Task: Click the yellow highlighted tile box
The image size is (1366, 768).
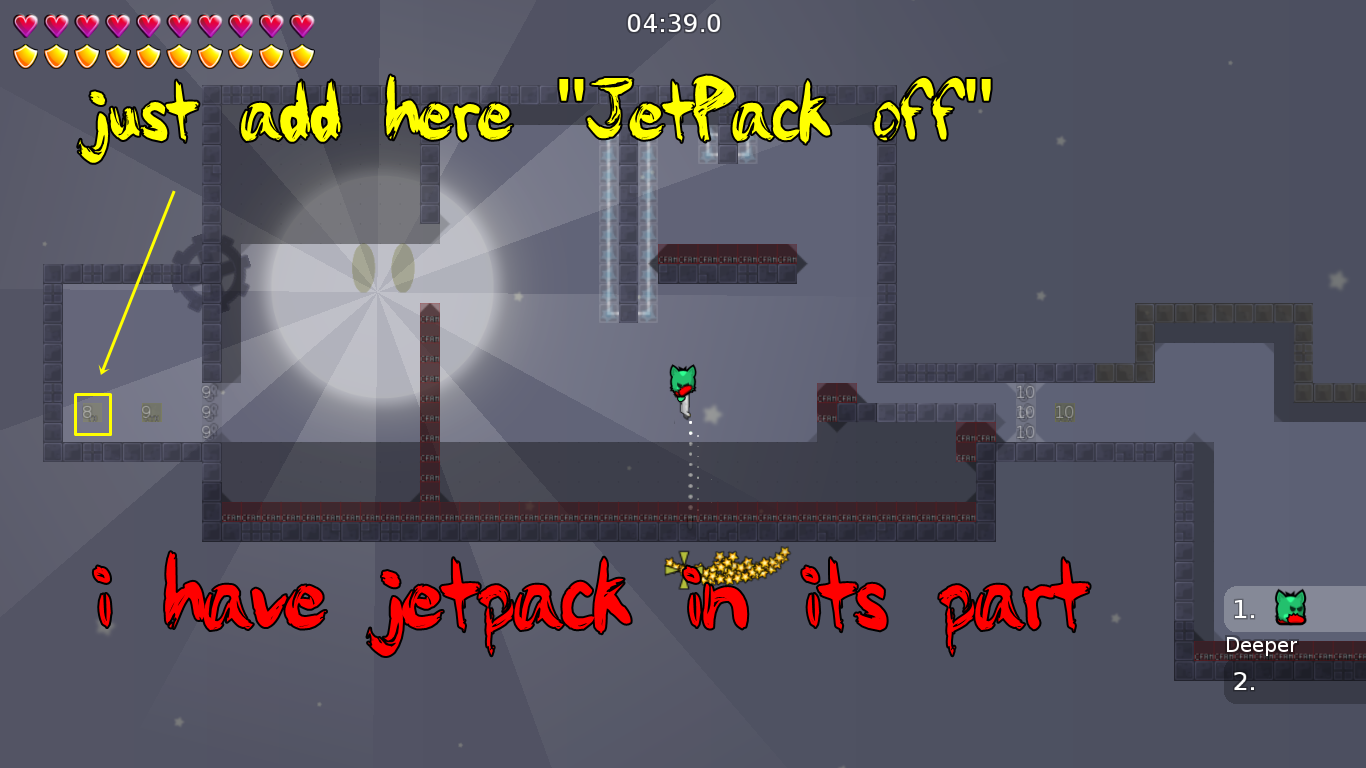Action: click(x=91, y=412)
